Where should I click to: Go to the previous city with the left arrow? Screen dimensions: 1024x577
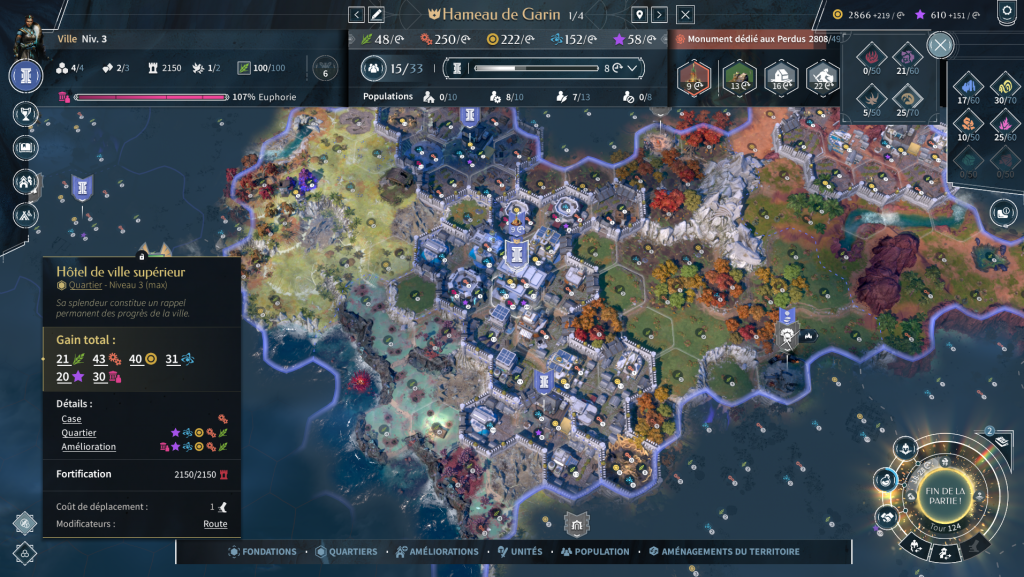coord(357,14)
